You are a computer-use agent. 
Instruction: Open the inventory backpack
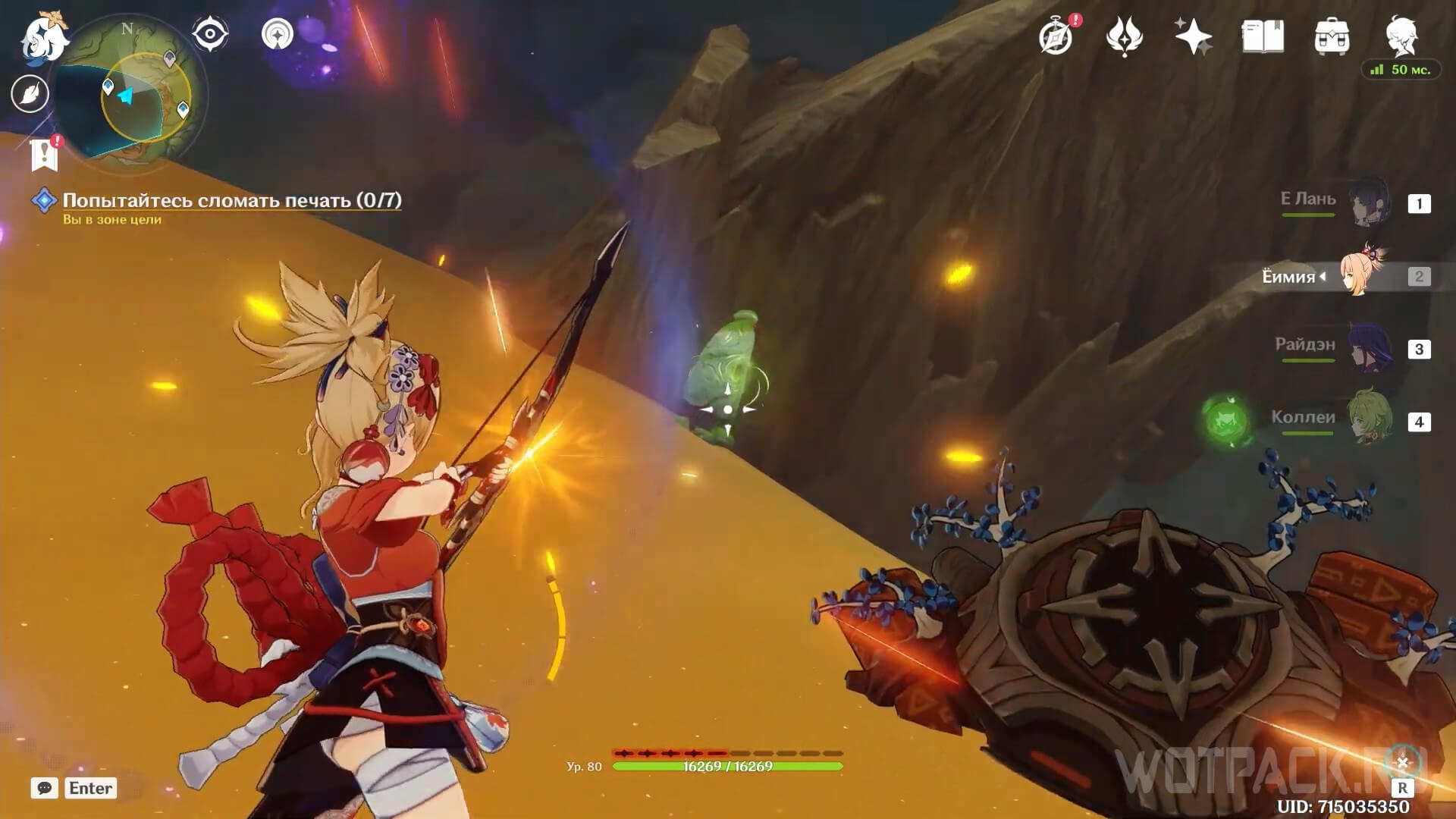tap(1332, 37)
